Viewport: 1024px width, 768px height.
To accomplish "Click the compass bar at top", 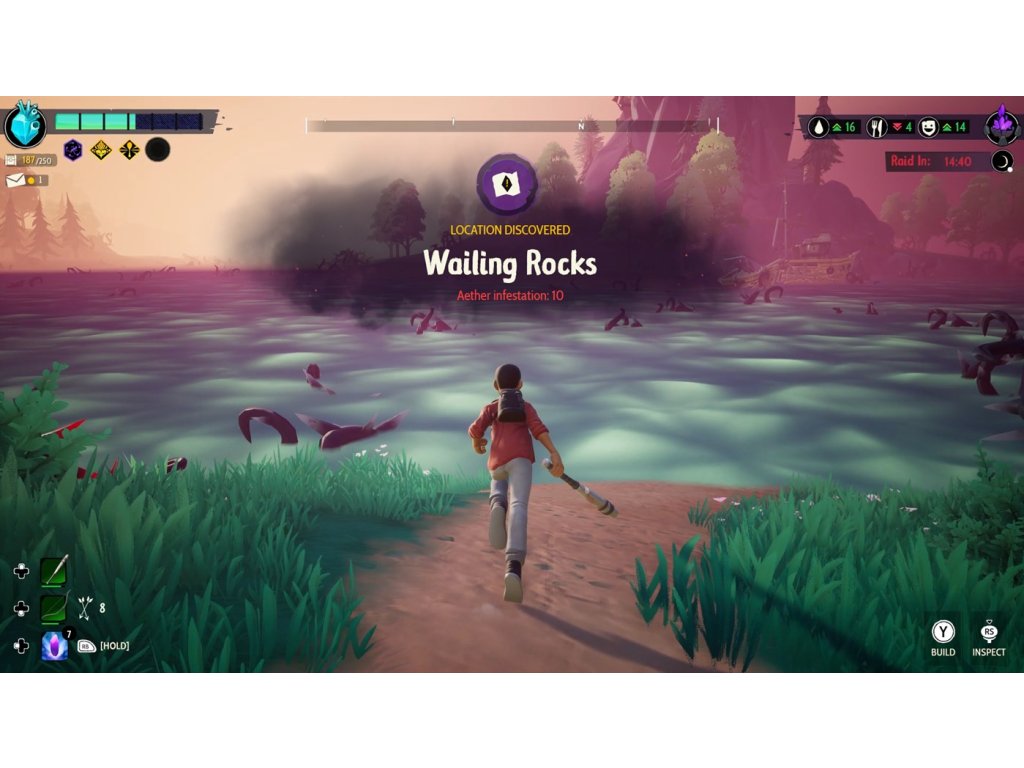I will pos(511,126).
